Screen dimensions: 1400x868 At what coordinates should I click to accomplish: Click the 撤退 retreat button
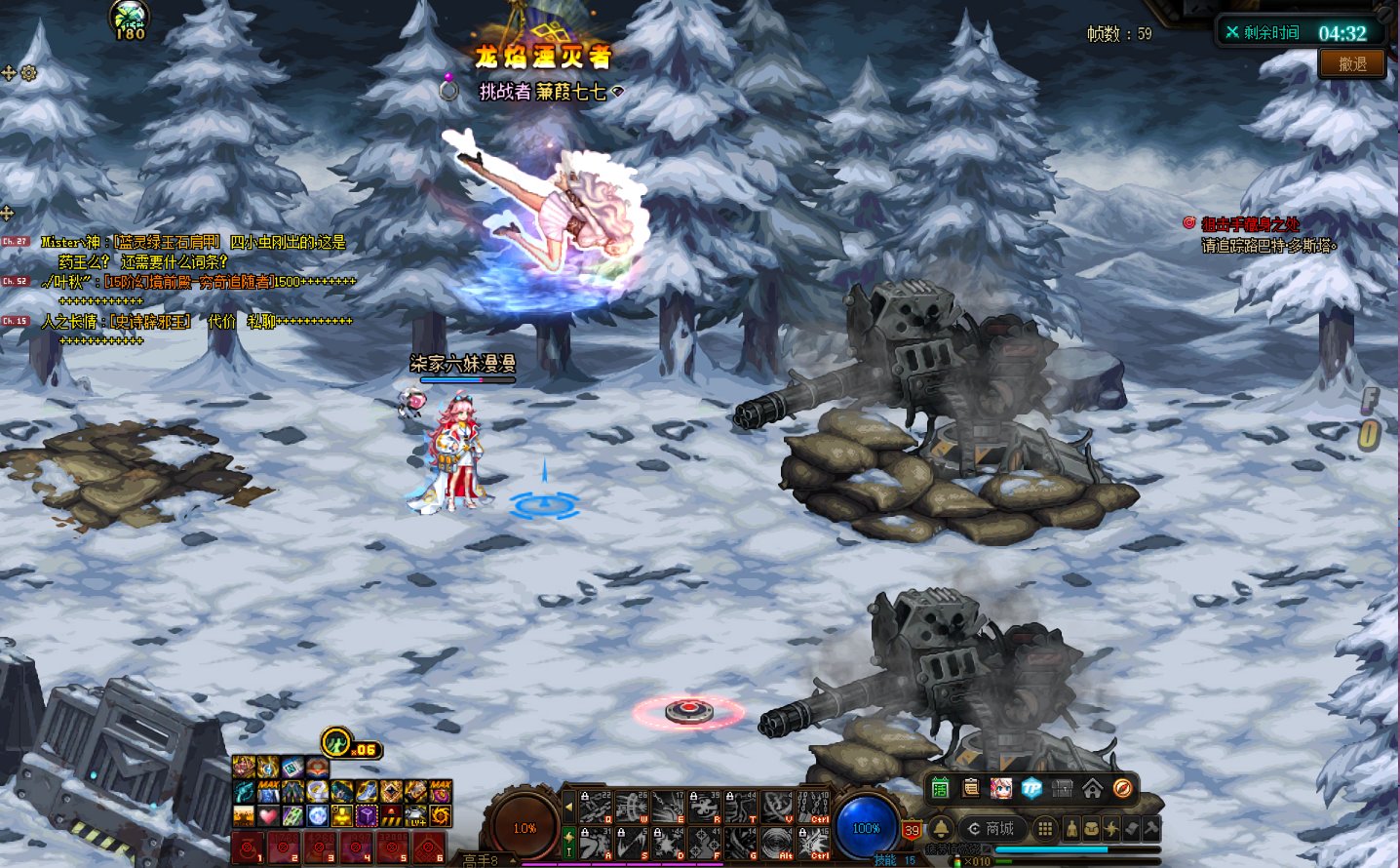[1352, 64]
